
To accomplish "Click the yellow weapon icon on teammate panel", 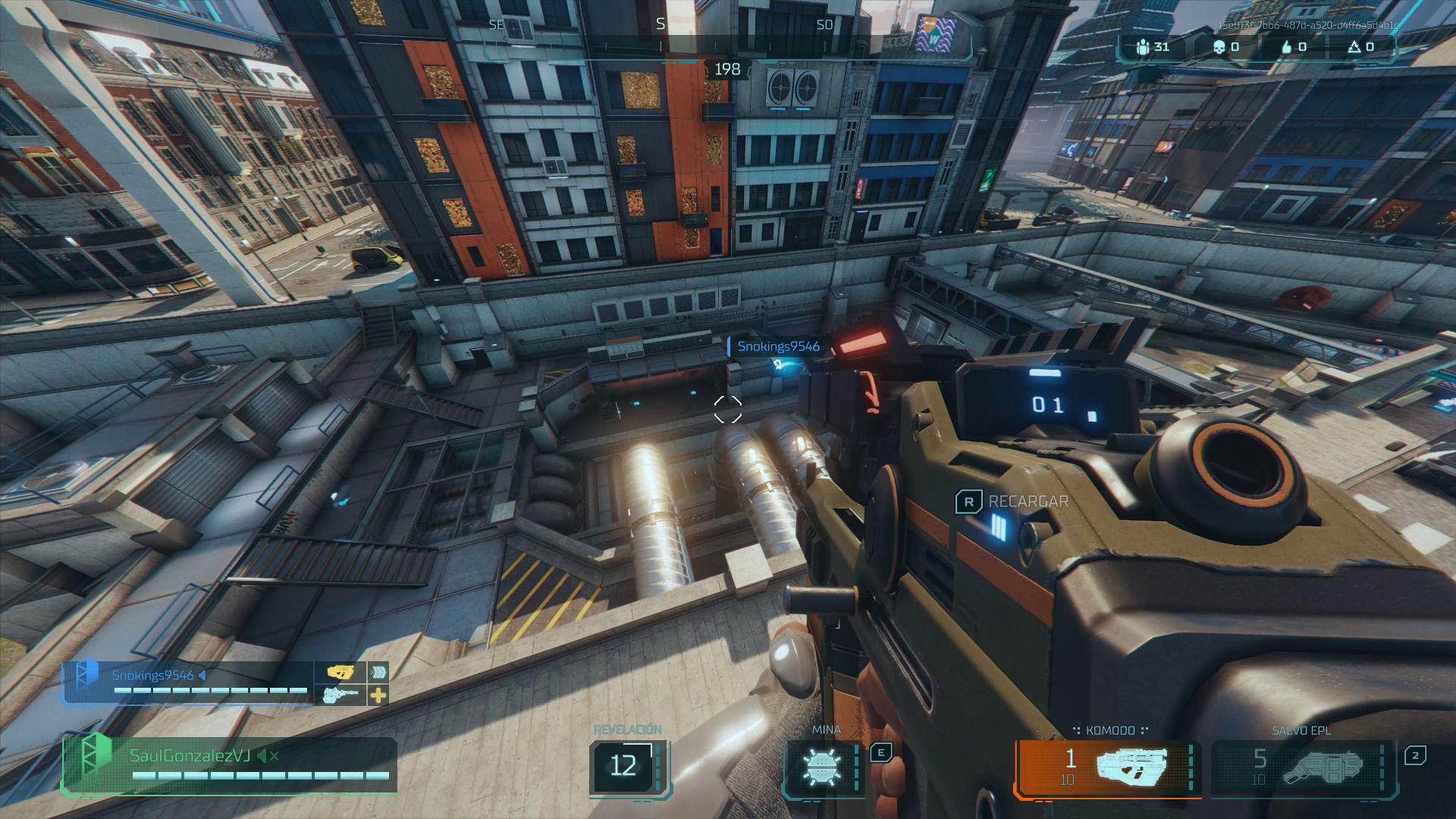I will pos(340,672).
